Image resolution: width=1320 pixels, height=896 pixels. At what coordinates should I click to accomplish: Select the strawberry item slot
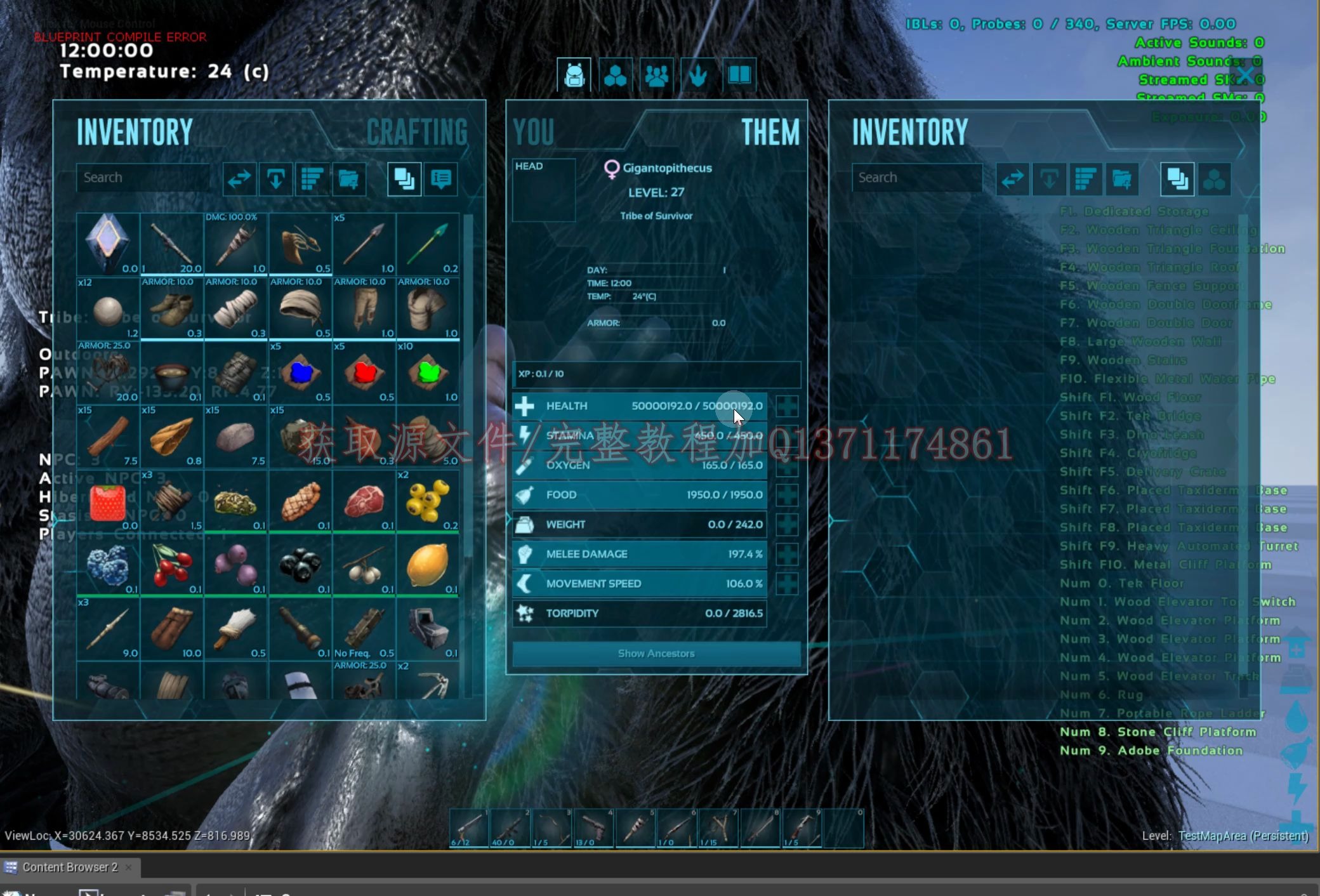point(108,501)
